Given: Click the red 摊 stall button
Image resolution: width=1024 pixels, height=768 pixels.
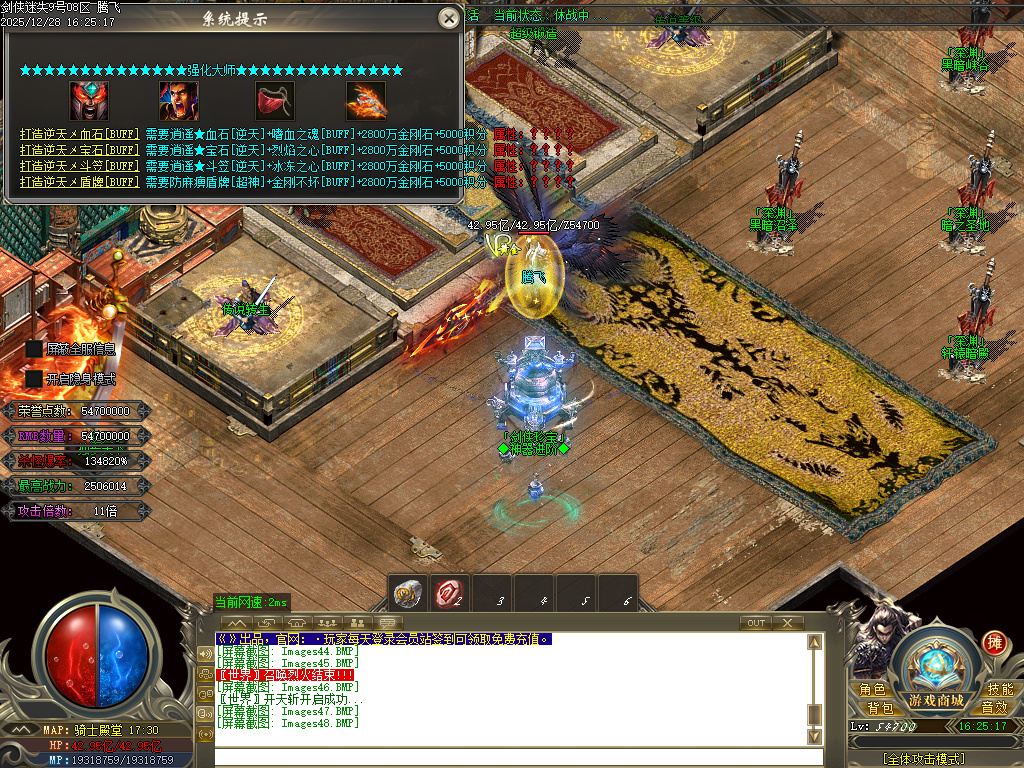Looking at the screenshot, I should click(x=994, y=641).
